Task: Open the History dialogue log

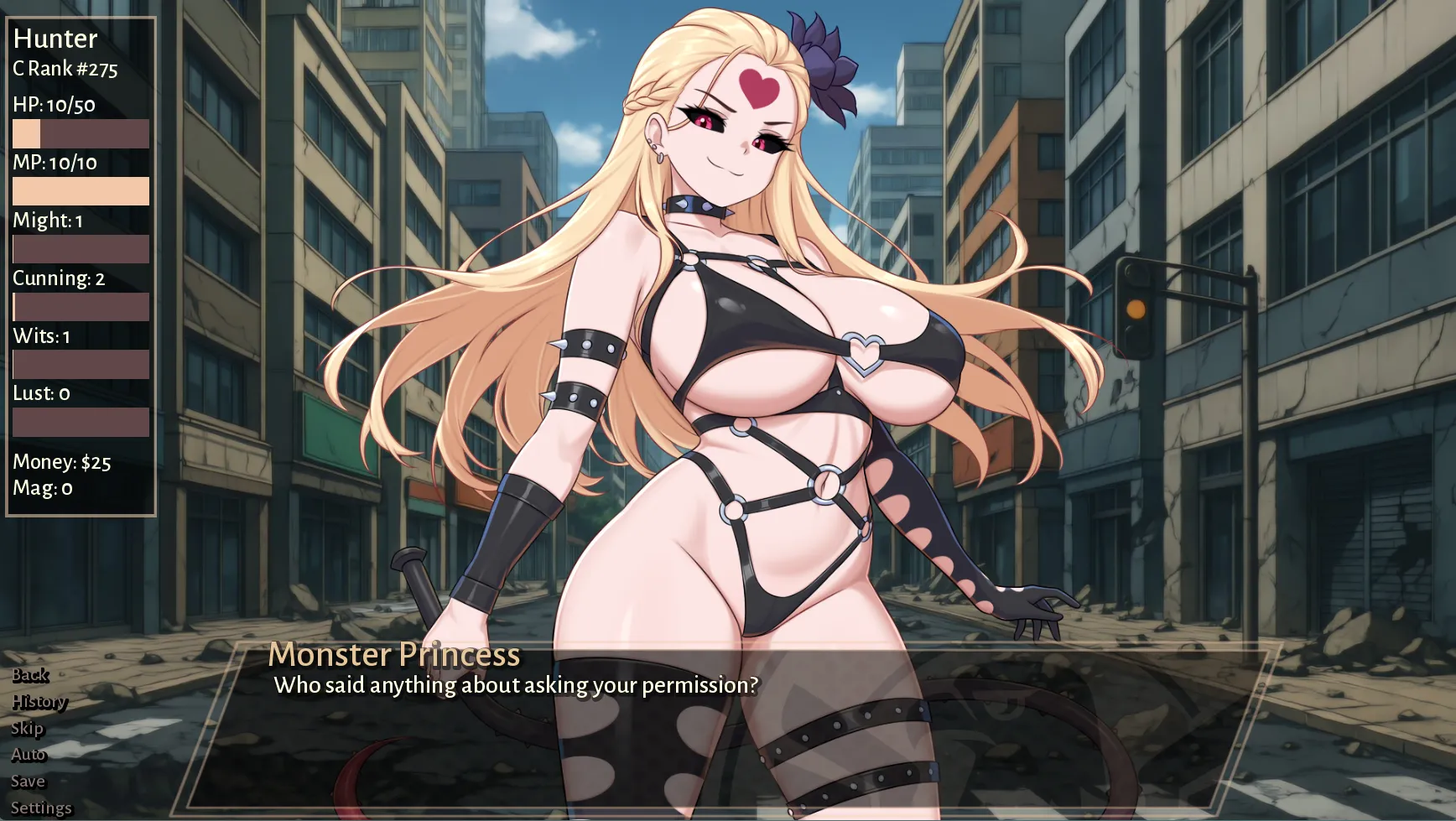Action: click(x=39, y=702)
